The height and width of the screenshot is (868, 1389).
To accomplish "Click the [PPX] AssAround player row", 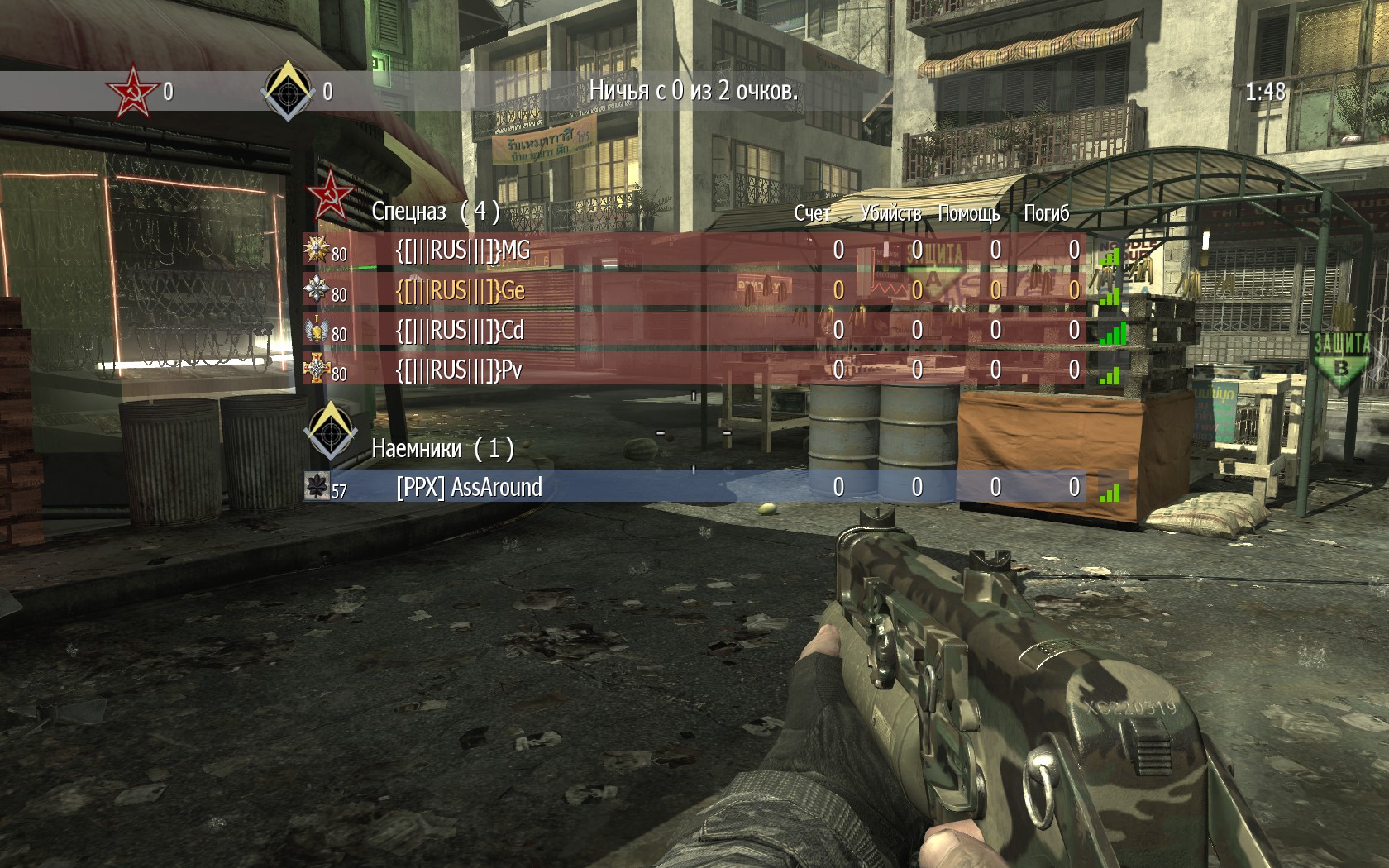I will click(469, 487).
